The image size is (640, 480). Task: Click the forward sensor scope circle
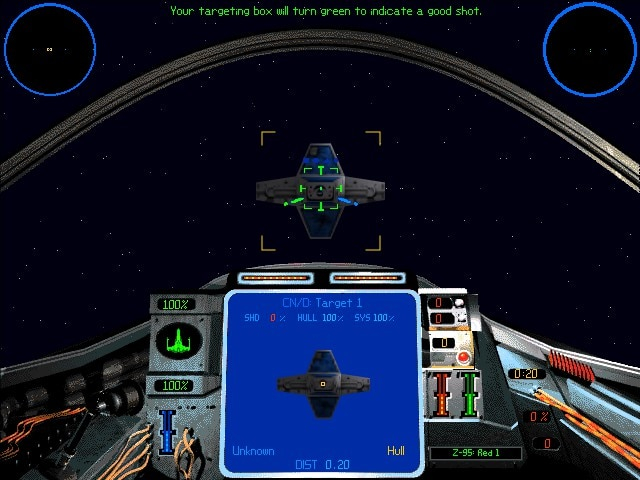pos(50,48)
